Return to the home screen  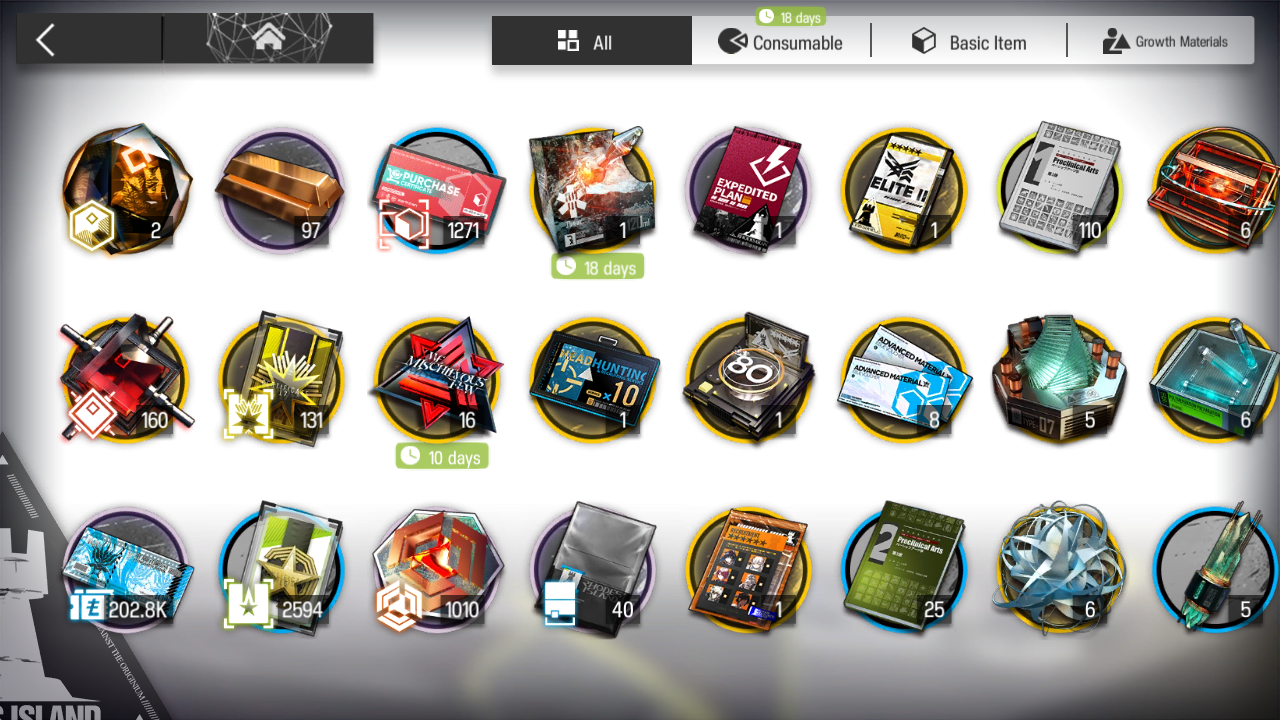(x=268, y=39)
